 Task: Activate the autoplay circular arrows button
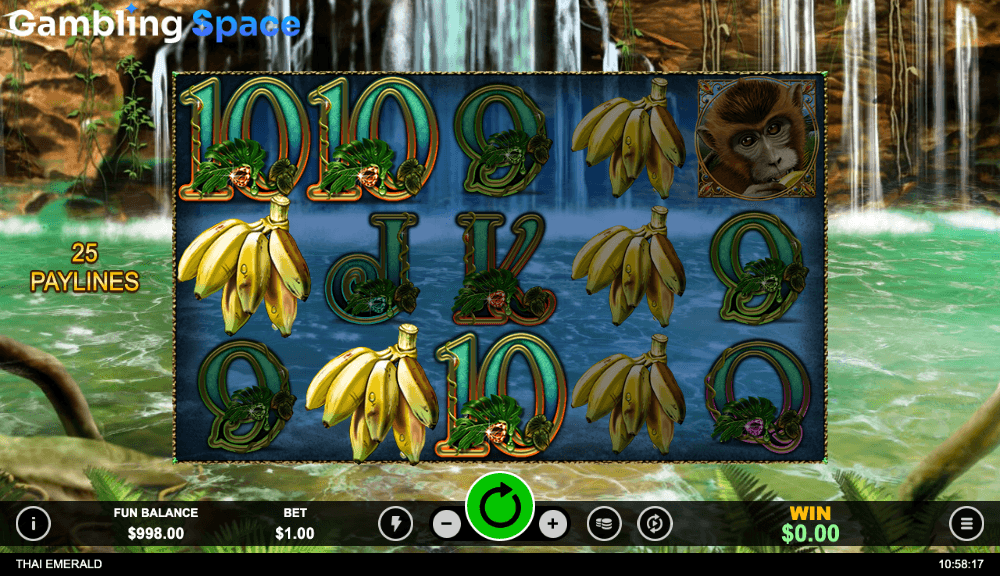(x=655, y=523)
